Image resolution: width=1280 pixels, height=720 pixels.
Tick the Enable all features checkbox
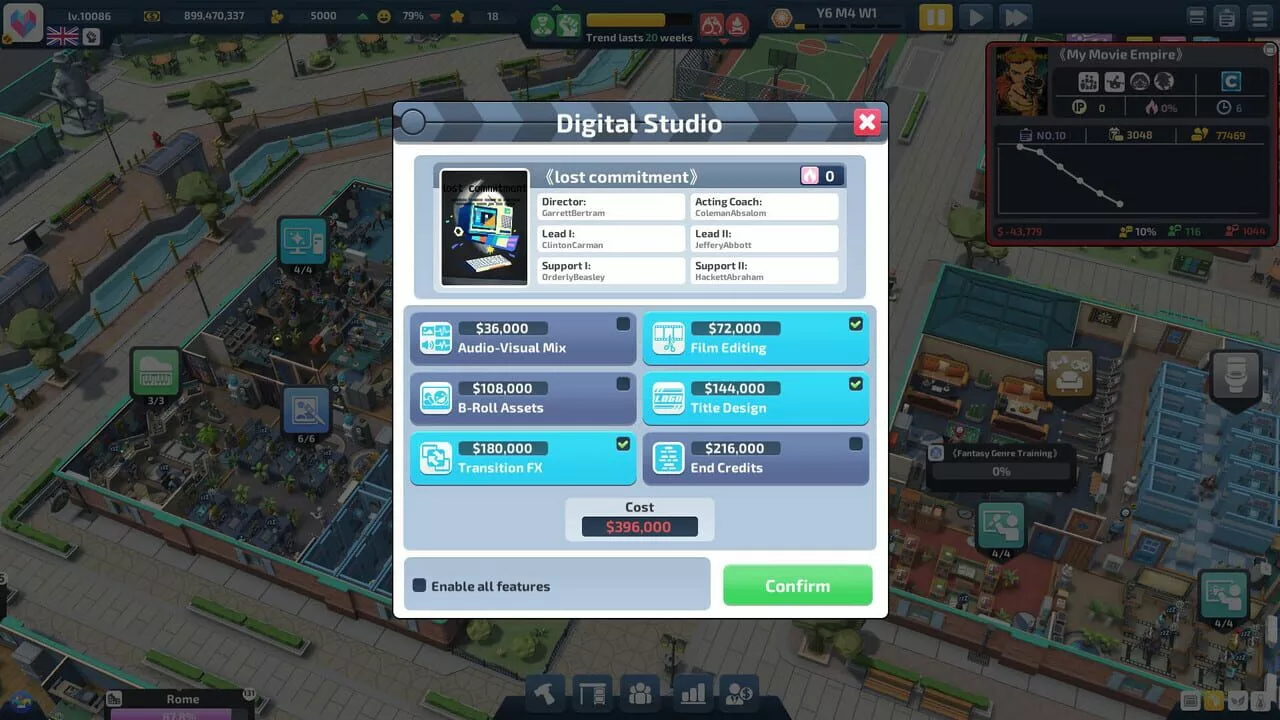pos(420,586)
